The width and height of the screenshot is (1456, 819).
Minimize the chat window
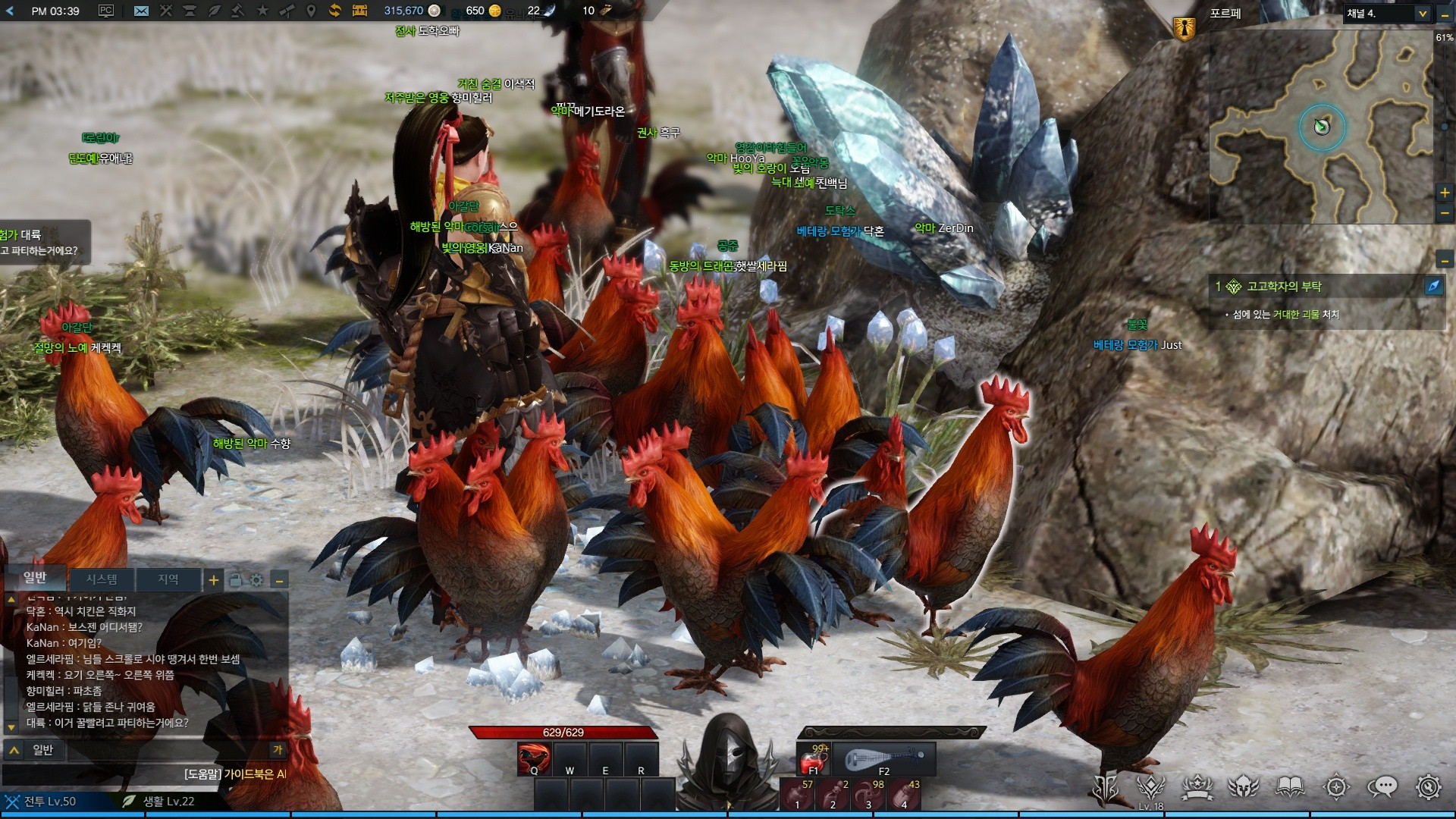pos(280,581)
